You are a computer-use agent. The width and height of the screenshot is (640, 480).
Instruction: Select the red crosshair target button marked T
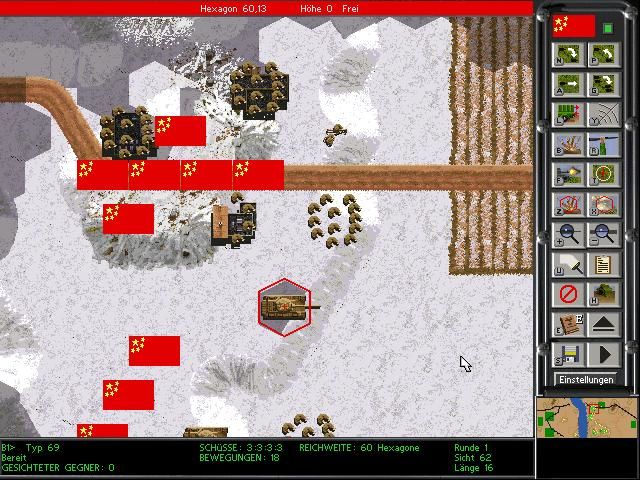click(x=602, y=176)
